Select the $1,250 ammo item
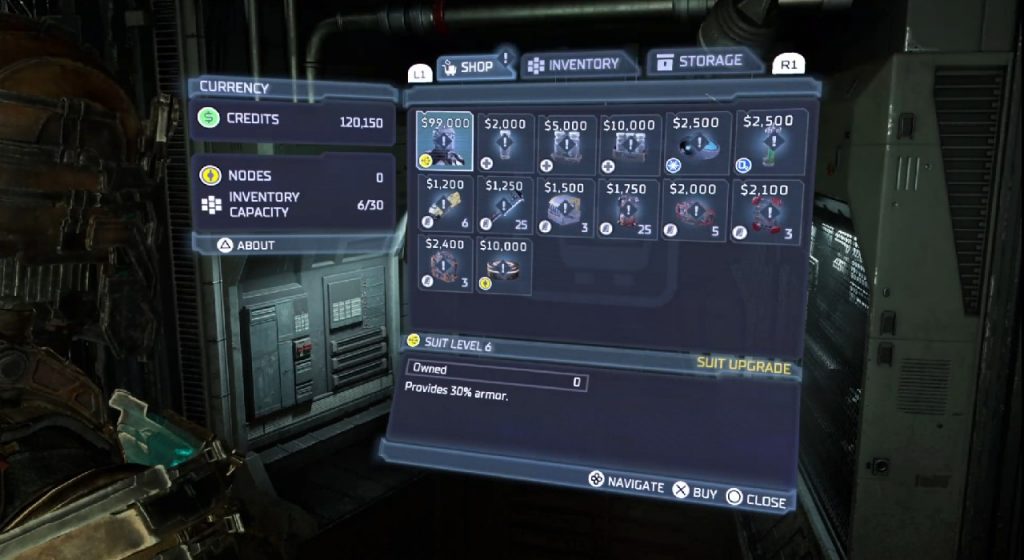This screenshot has height=560, width=1024. click(x=506, y=206)
